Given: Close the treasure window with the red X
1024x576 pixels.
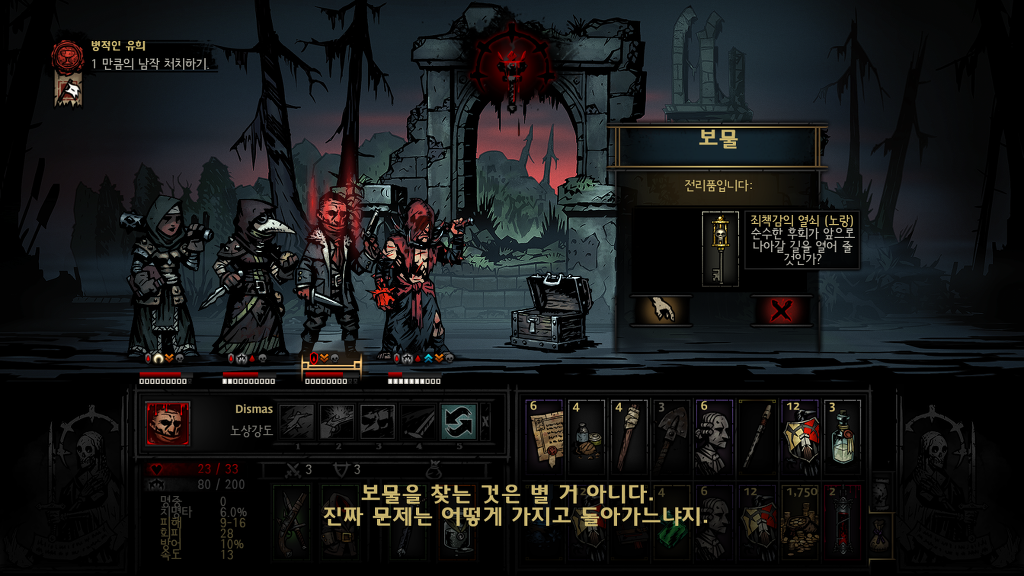Looking at the screenshot, I should (781, 310).
